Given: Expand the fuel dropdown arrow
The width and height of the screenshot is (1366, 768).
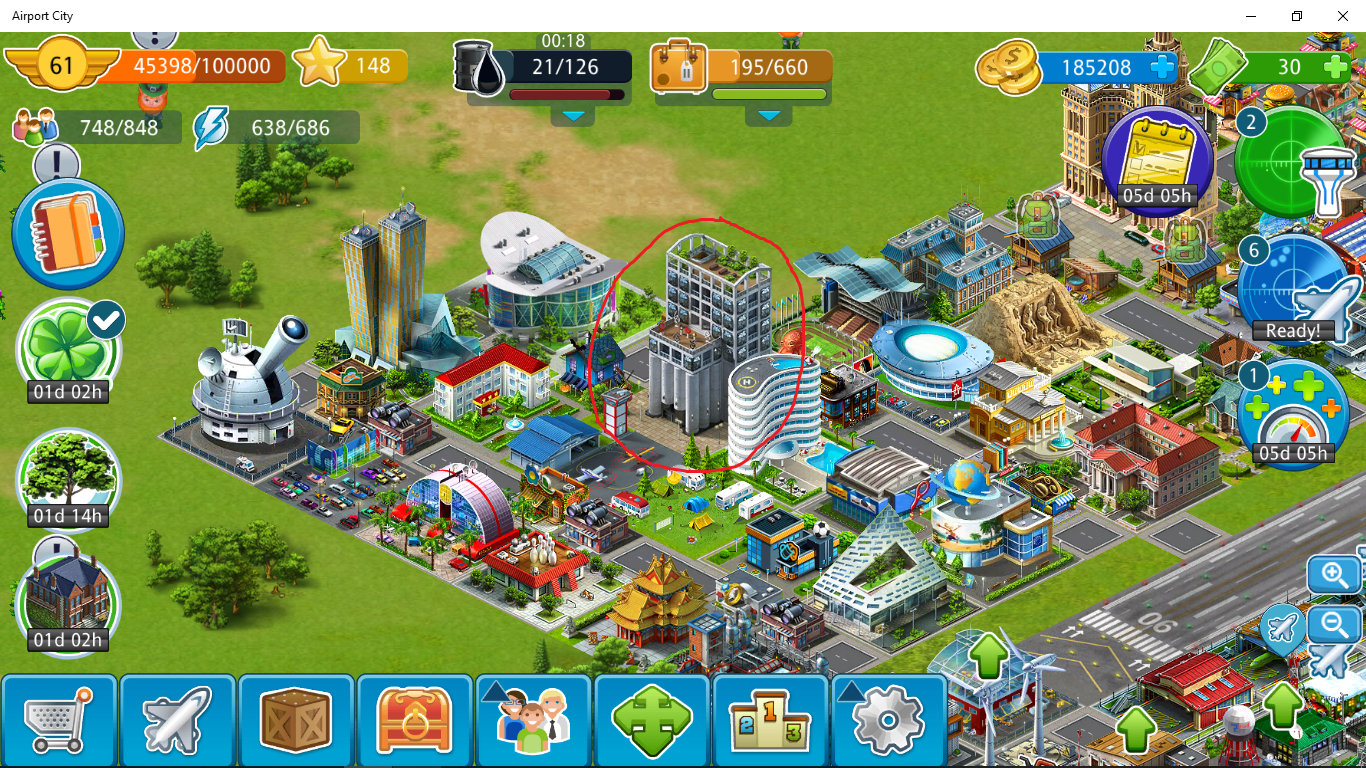Looking at the screenshot, I should [573, 116].
